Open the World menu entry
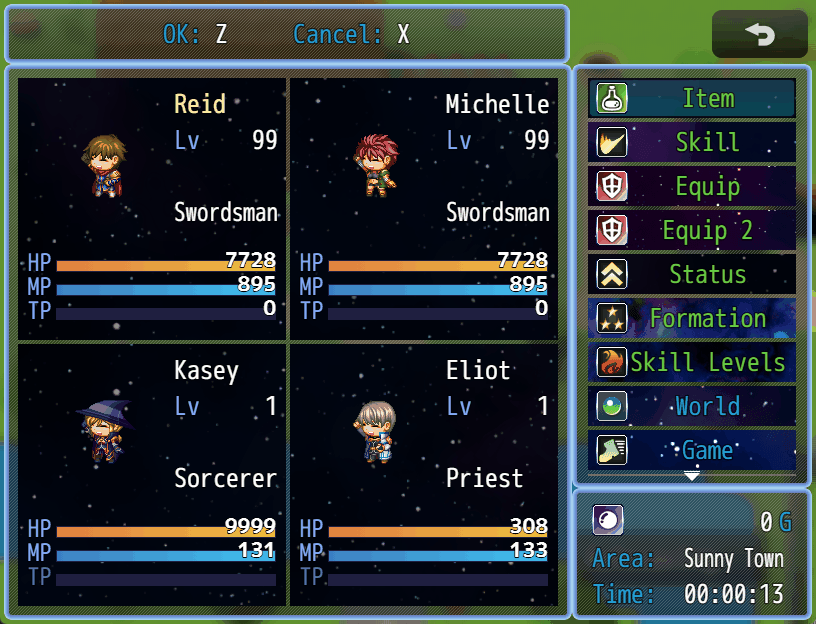 pyautogui.click(x=692, y=406)
